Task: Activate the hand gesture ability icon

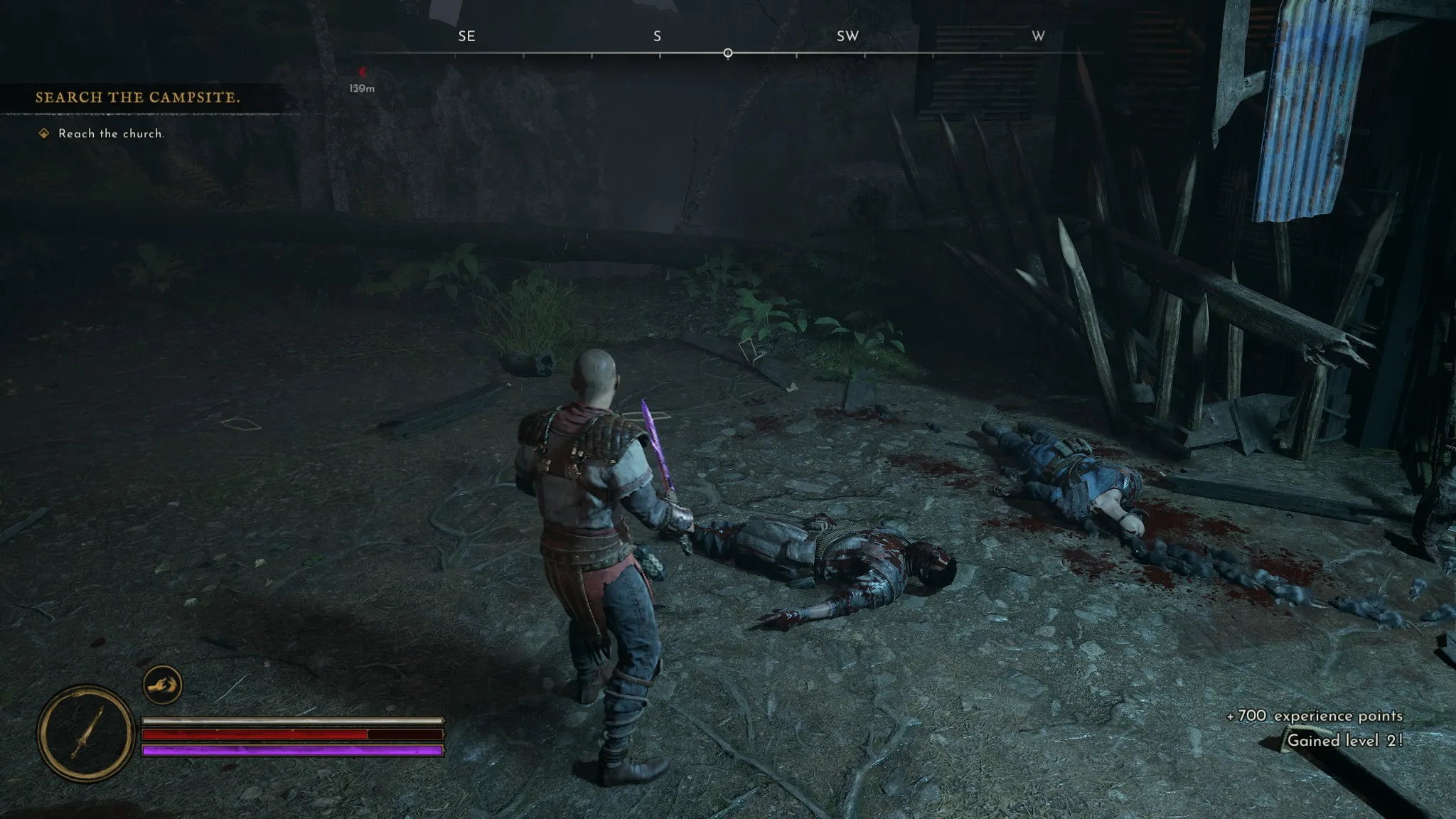Action: pos(162,685)
